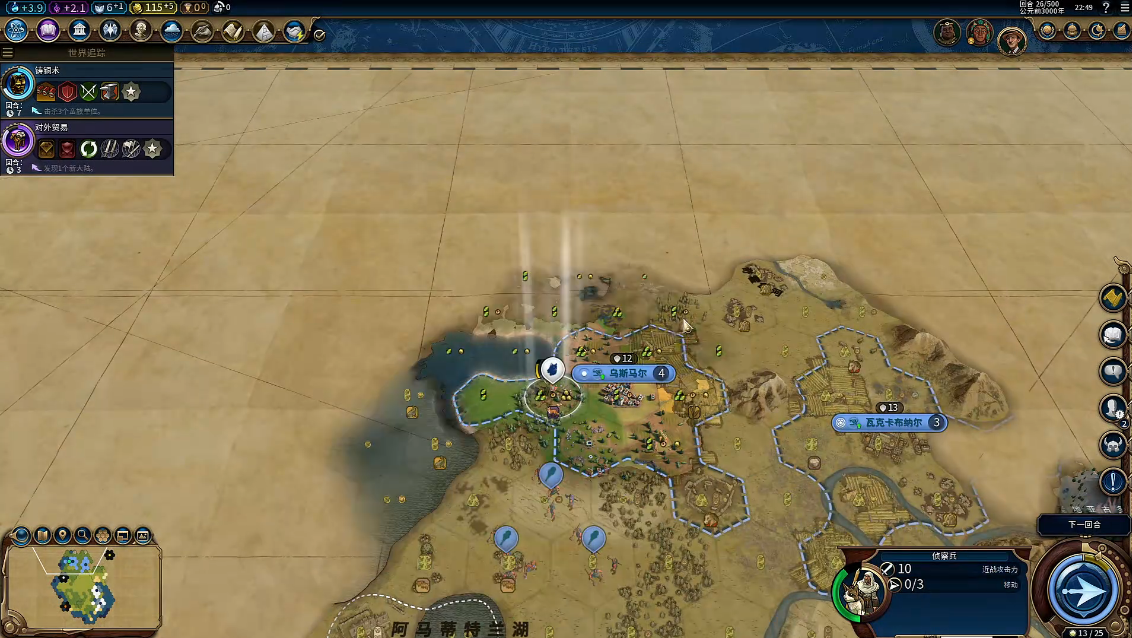This screenshot has height=638, width=1132.
Task: Open the civics tree button
Action: click(x=48, y=30)
